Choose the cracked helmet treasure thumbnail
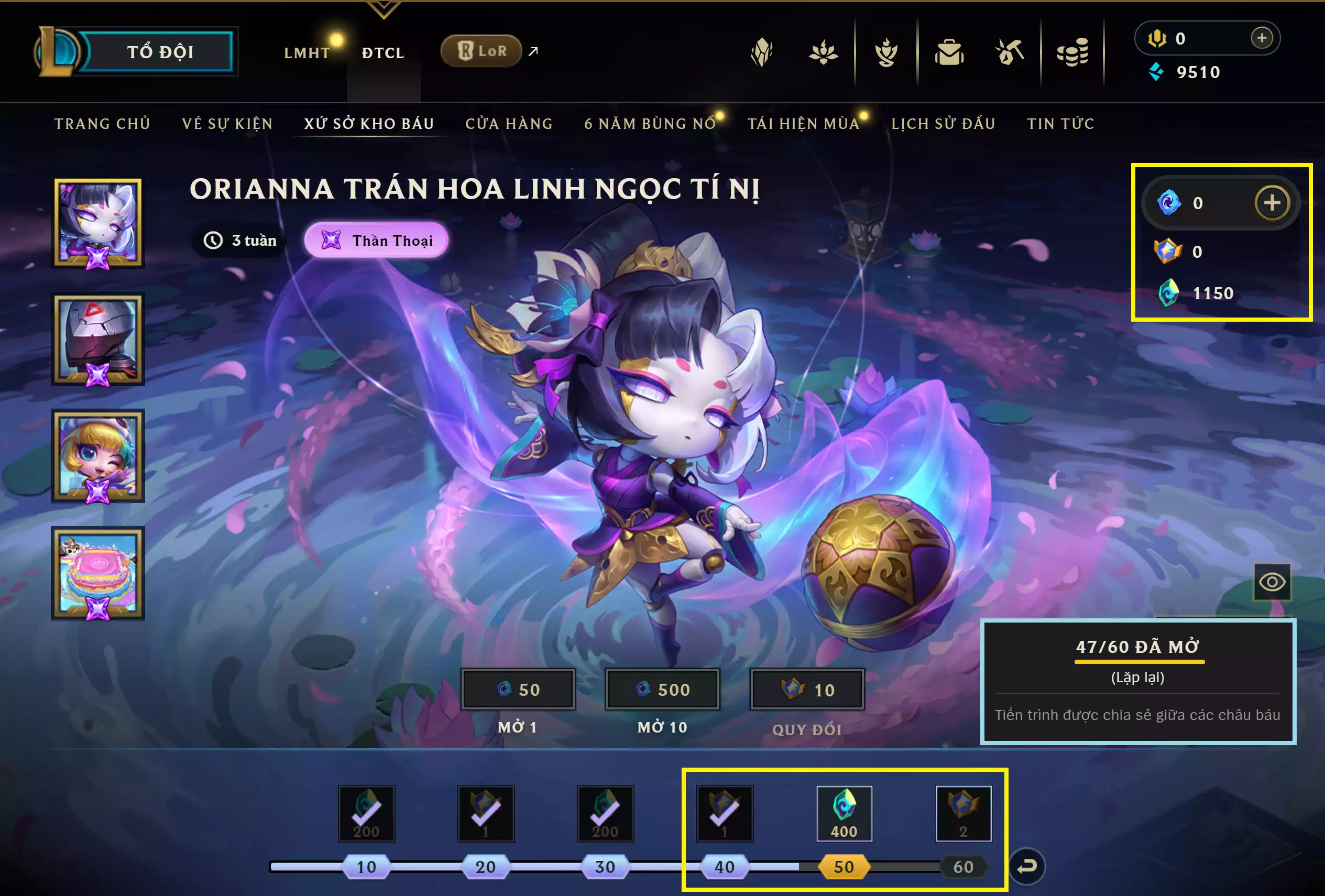 [98, 340]
